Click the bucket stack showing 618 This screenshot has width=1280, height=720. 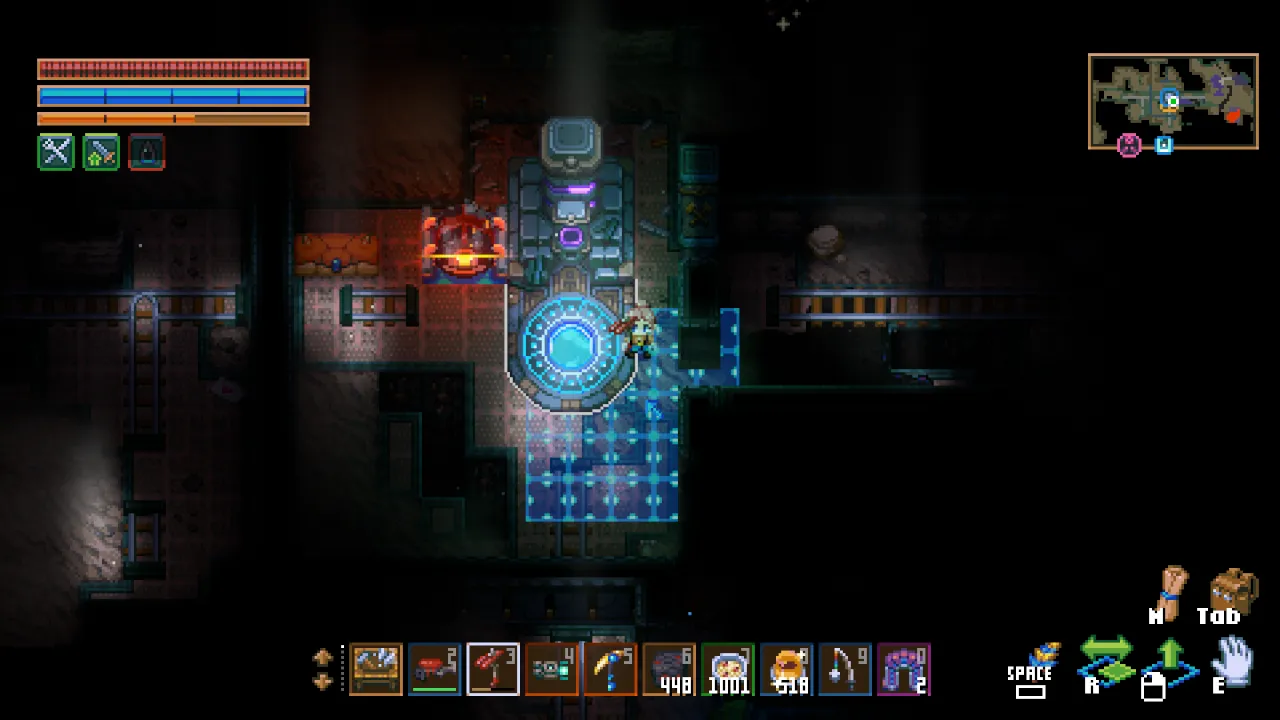tap(785, 668)
